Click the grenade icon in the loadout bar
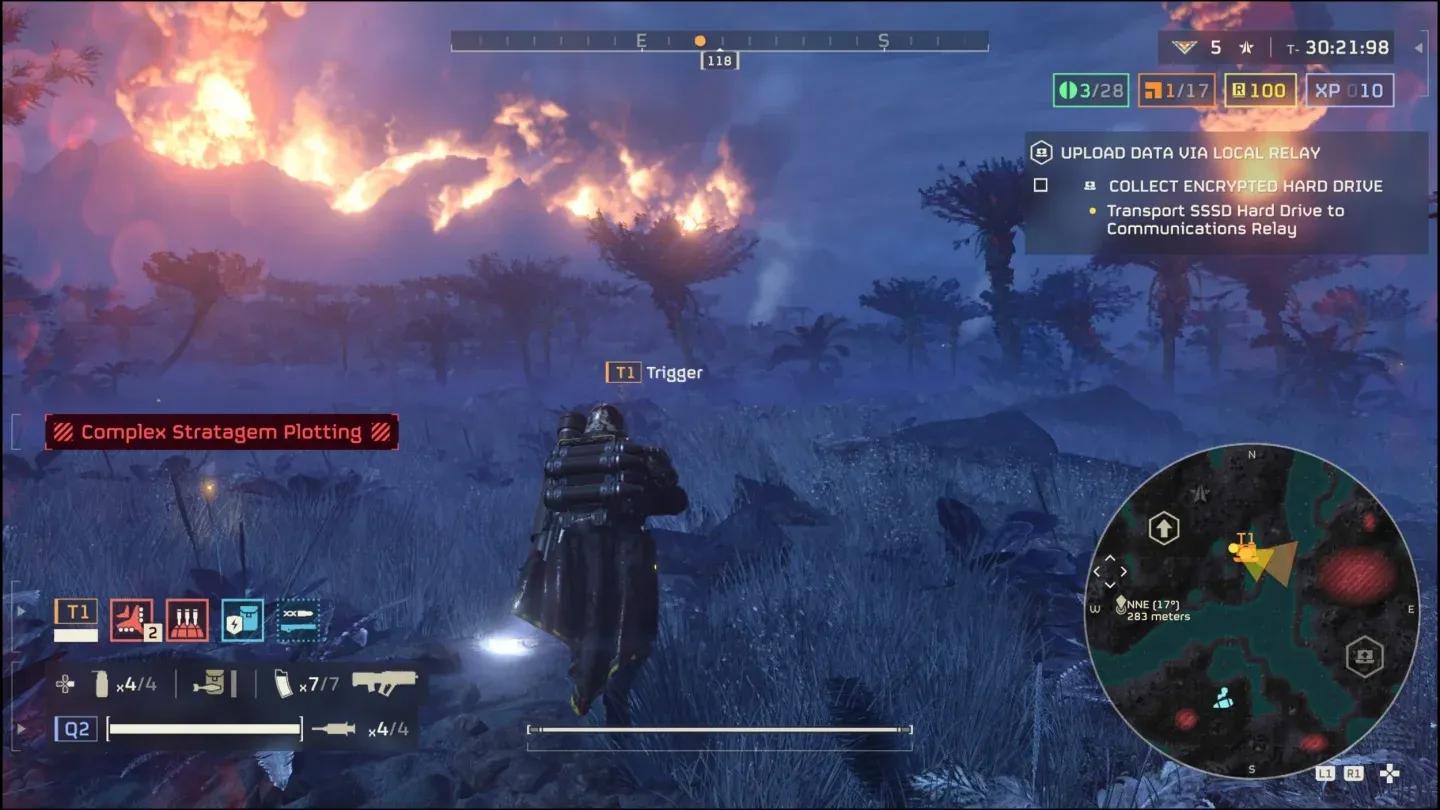1440x810 pixels. coord(100,685)
